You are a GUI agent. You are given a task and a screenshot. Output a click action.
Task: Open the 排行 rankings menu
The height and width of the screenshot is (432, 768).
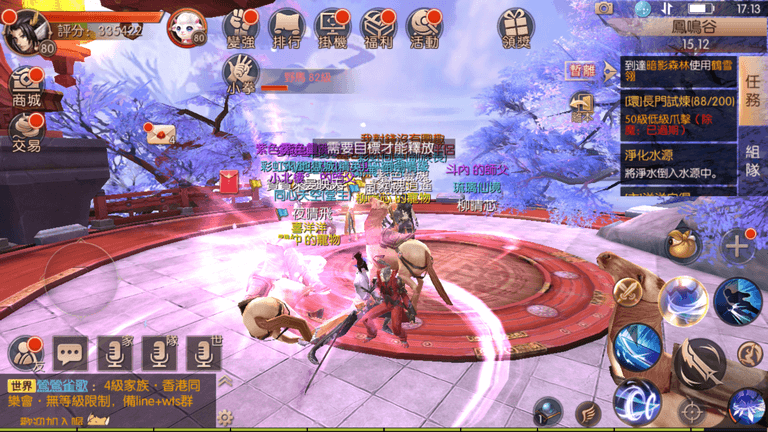point(287,29)
